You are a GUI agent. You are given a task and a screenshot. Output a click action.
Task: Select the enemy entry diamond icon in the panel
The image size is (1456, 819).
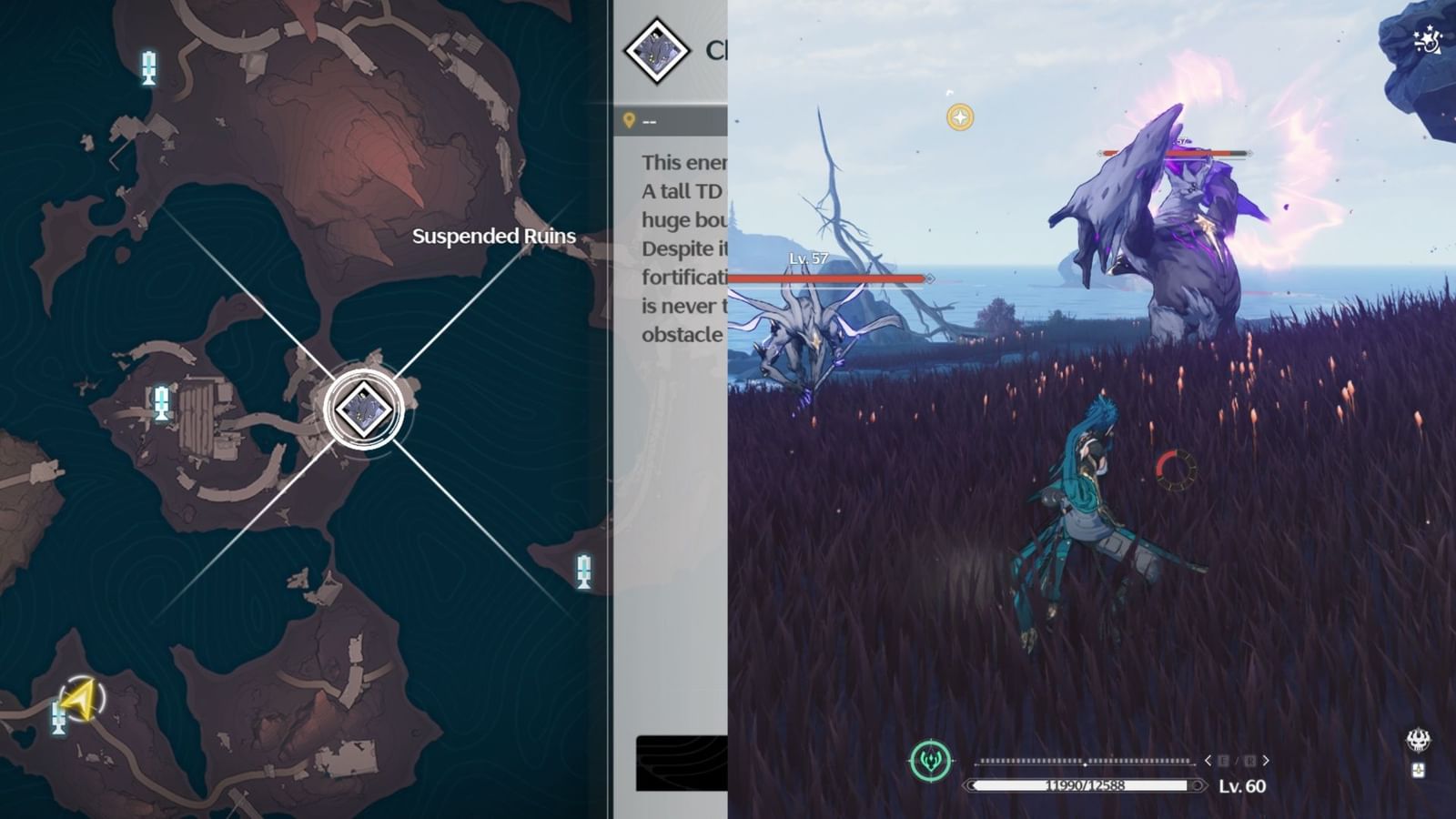click(x=655, y=53)
